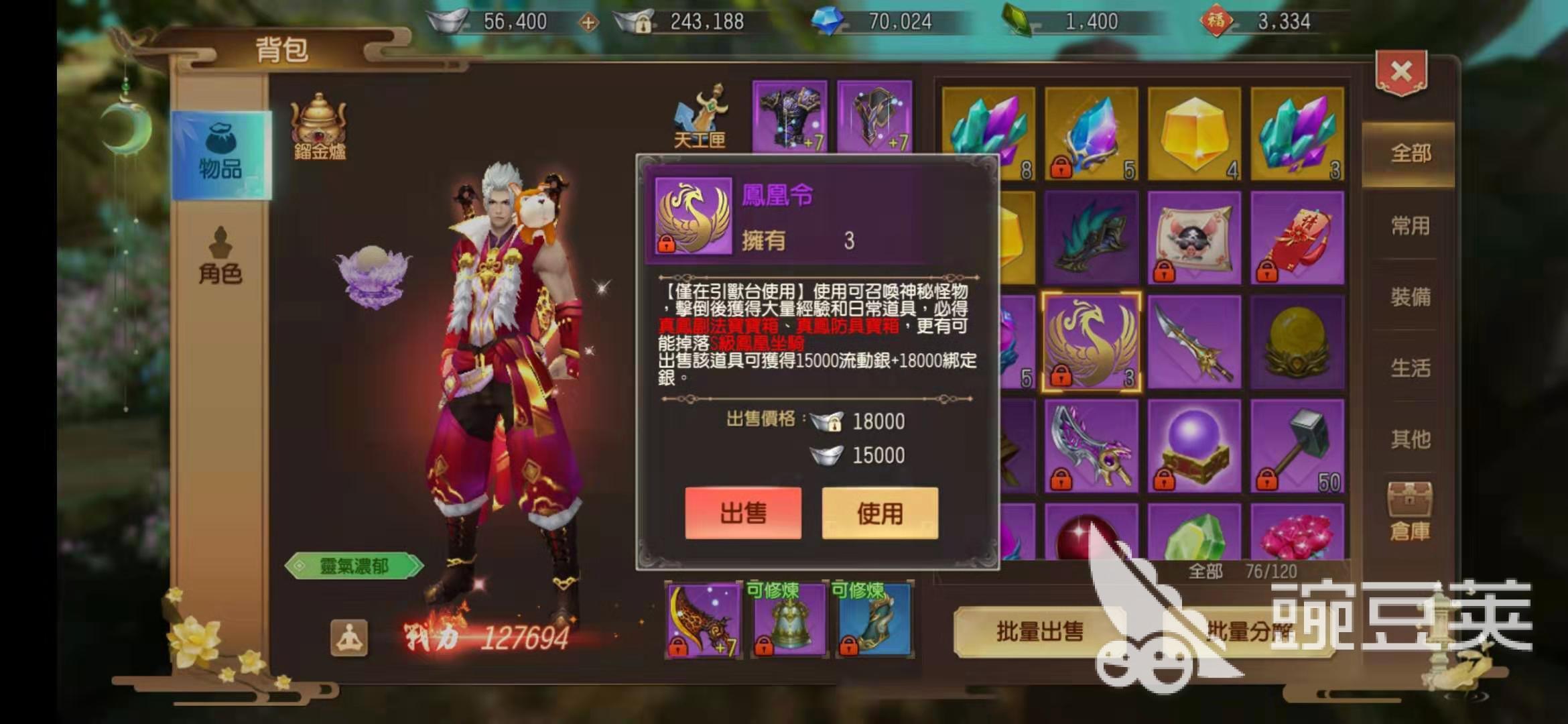This screenshot has width=1568, height=724.
Task: Open the 生活 life category filter
Action: (1411, 365)
